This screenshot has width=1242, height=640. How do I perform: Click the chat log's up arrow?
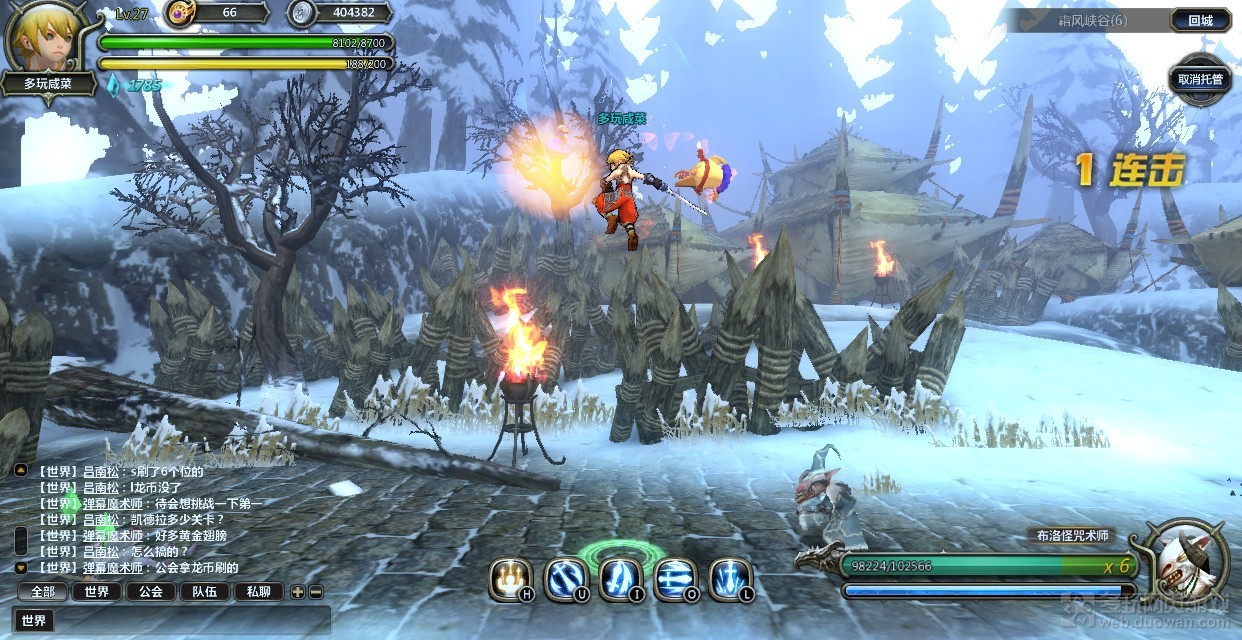(x=20, y=469)
